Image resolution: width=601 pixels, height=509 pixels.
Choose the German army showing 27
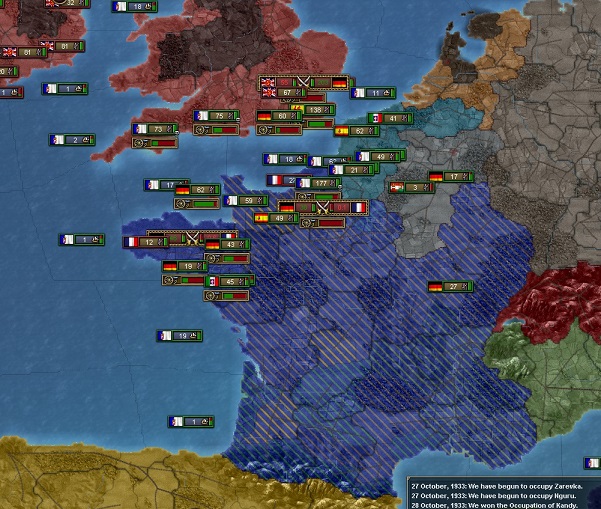point(450,287)
